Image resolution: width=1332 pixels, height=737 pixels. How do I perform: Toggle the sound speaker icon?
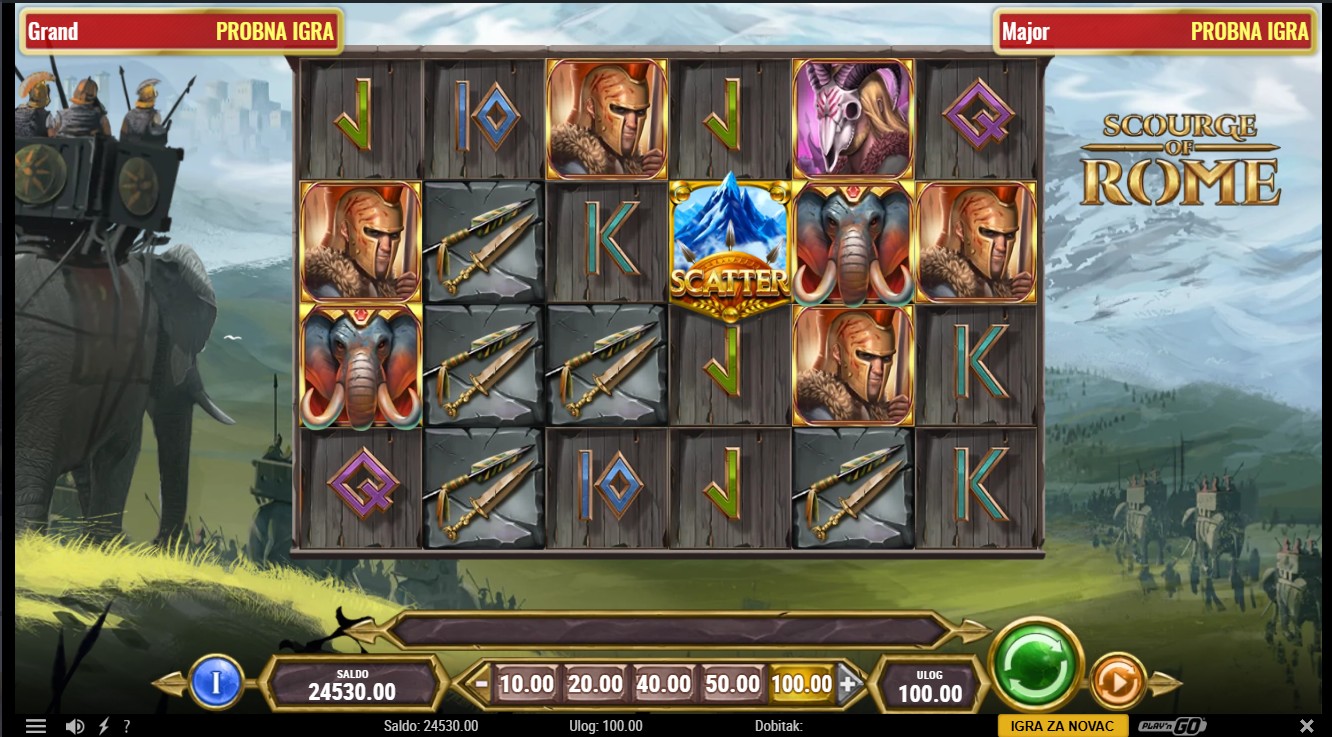[74, 726]
